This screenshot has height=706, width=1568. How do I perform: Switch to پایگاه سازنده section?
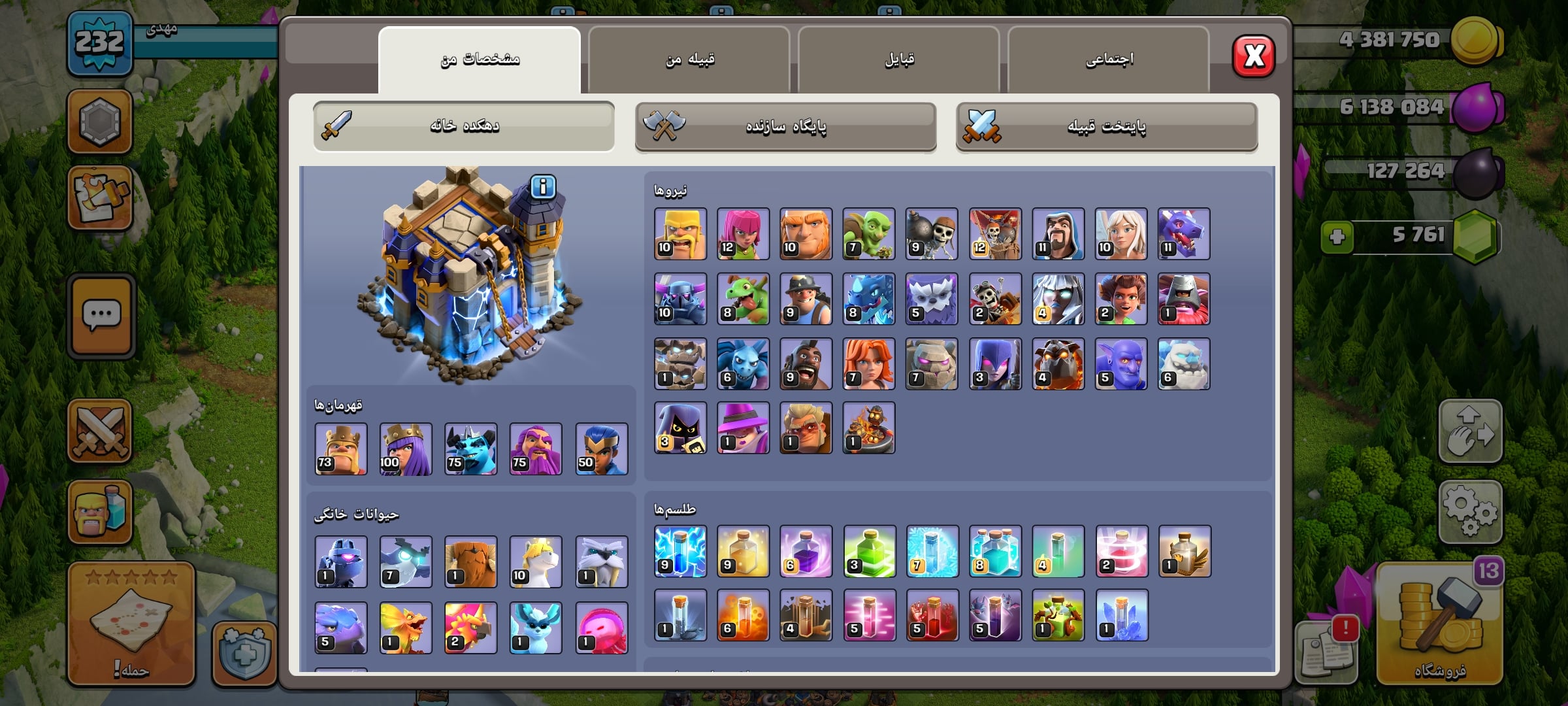click(785, 126)
